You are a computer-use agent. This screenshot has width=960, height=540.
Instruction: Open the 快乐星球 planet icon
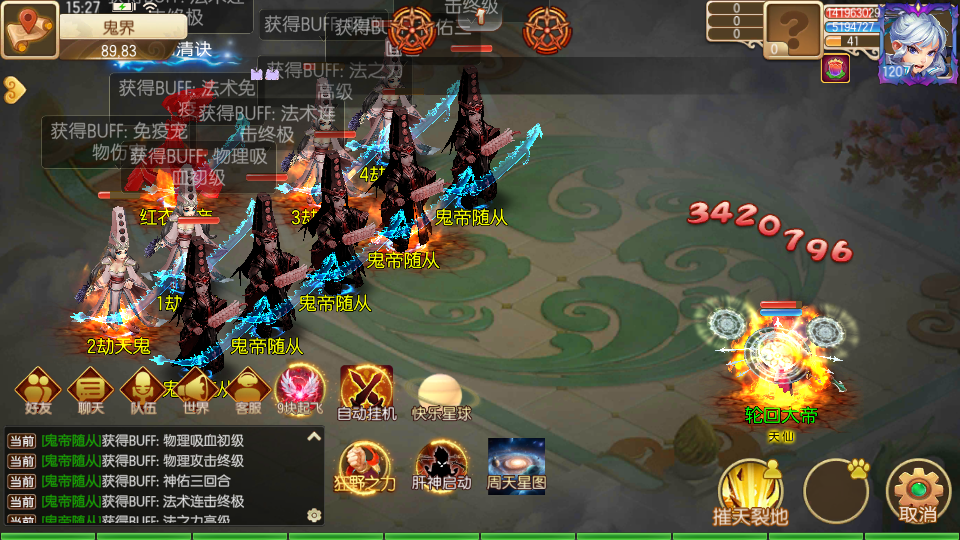coord(441,391)
